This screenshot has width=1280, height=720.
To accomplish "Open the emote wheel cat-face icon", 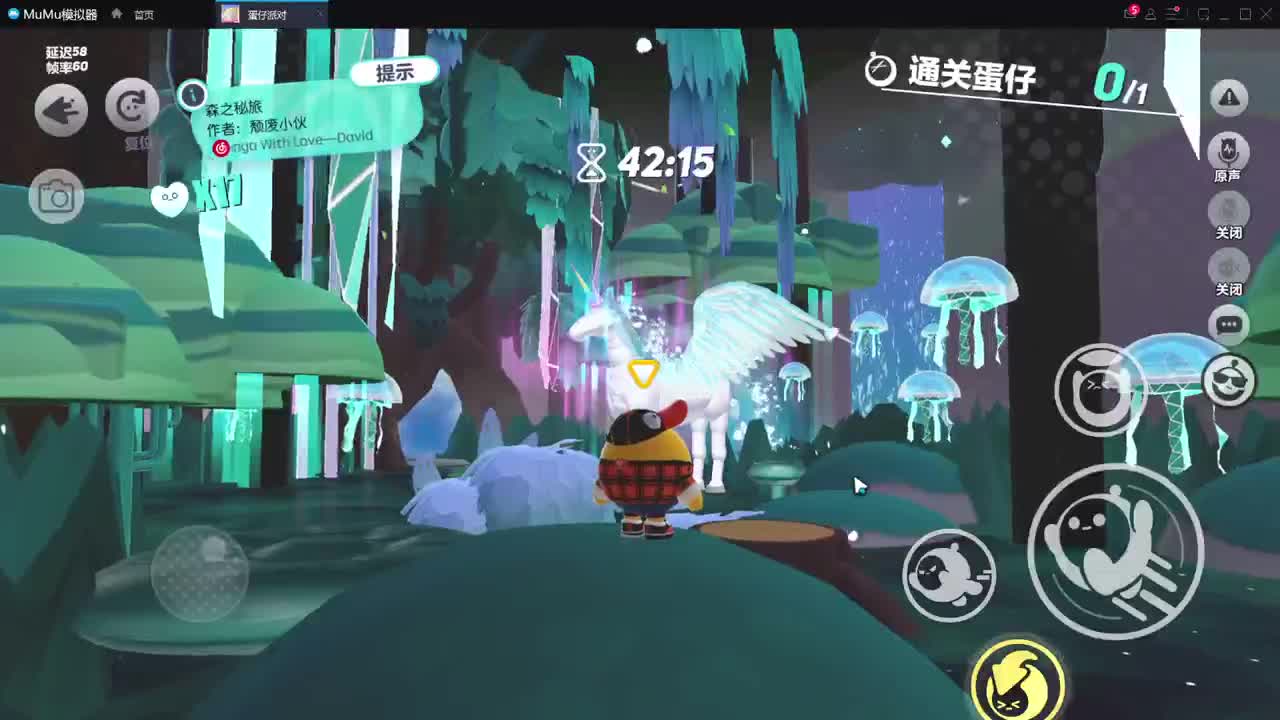I will click(x=1100, y=388).
